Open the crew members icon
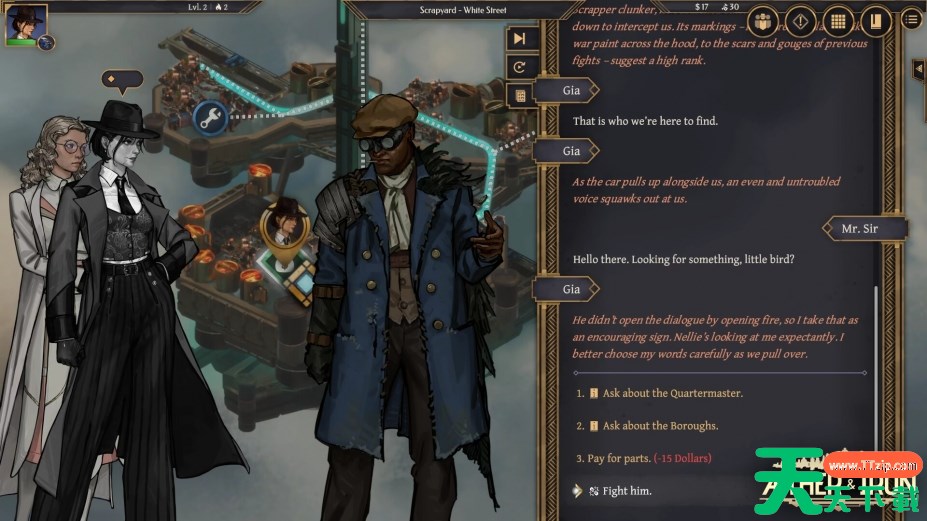Viewport: 927px width, 521px height. click(x=764, y=20)
